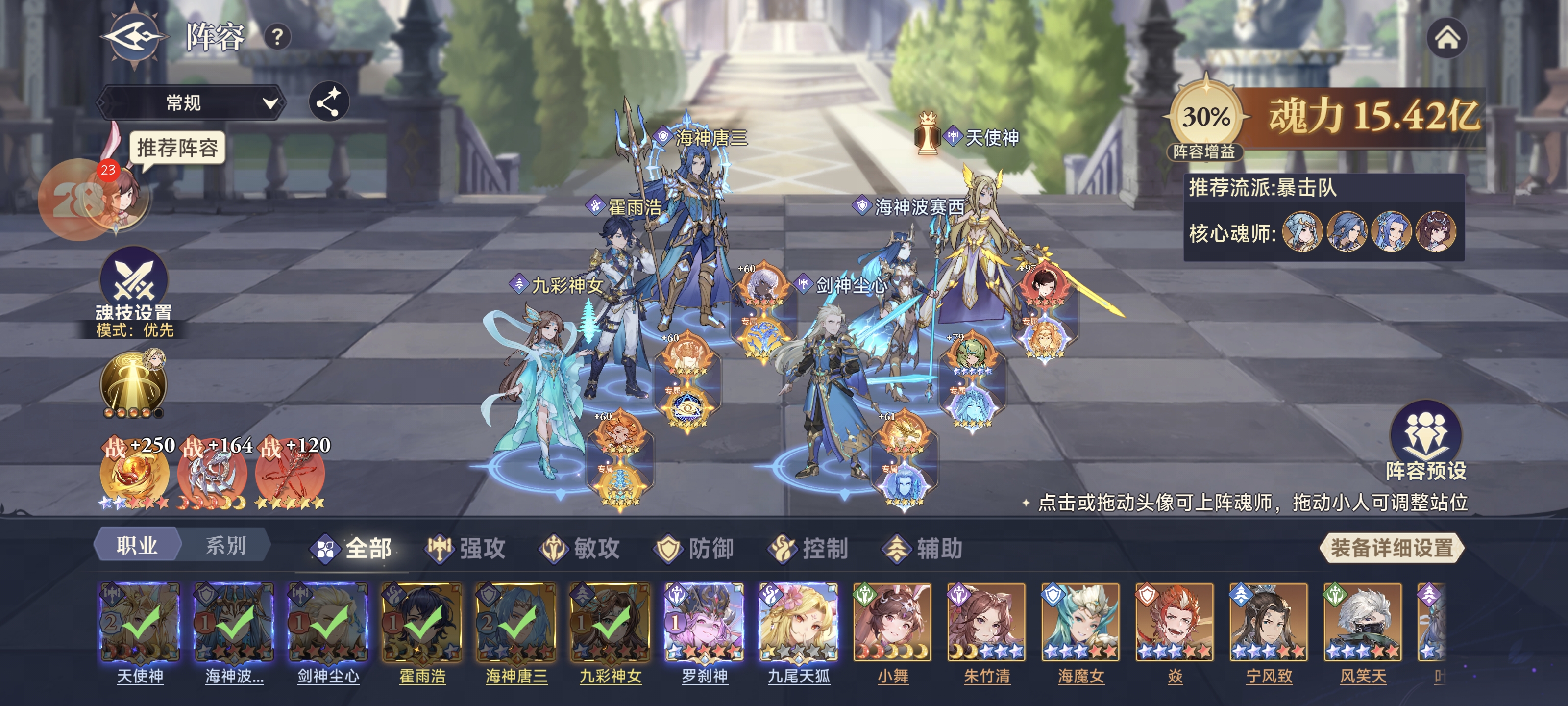Filter heroes by 防御 class
Viewport: 1568px width, 706px height.
coord(694,548)
